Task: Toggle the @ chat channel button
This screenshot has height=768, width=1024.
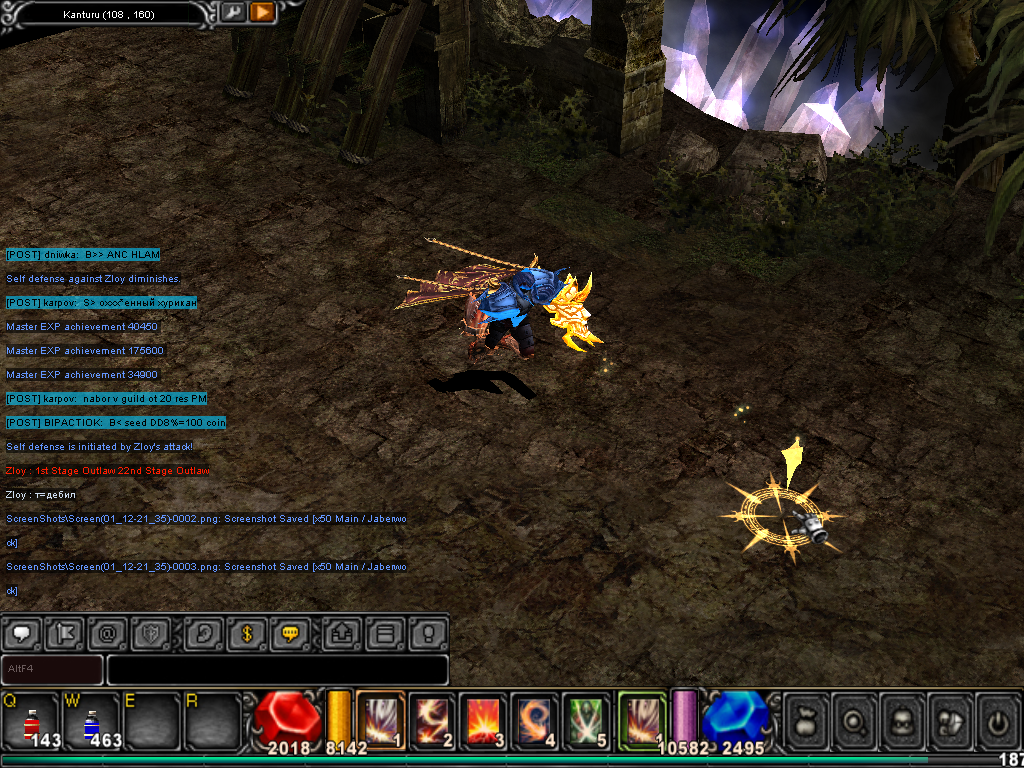Action: pyautogui.click(x=107, y=633)
